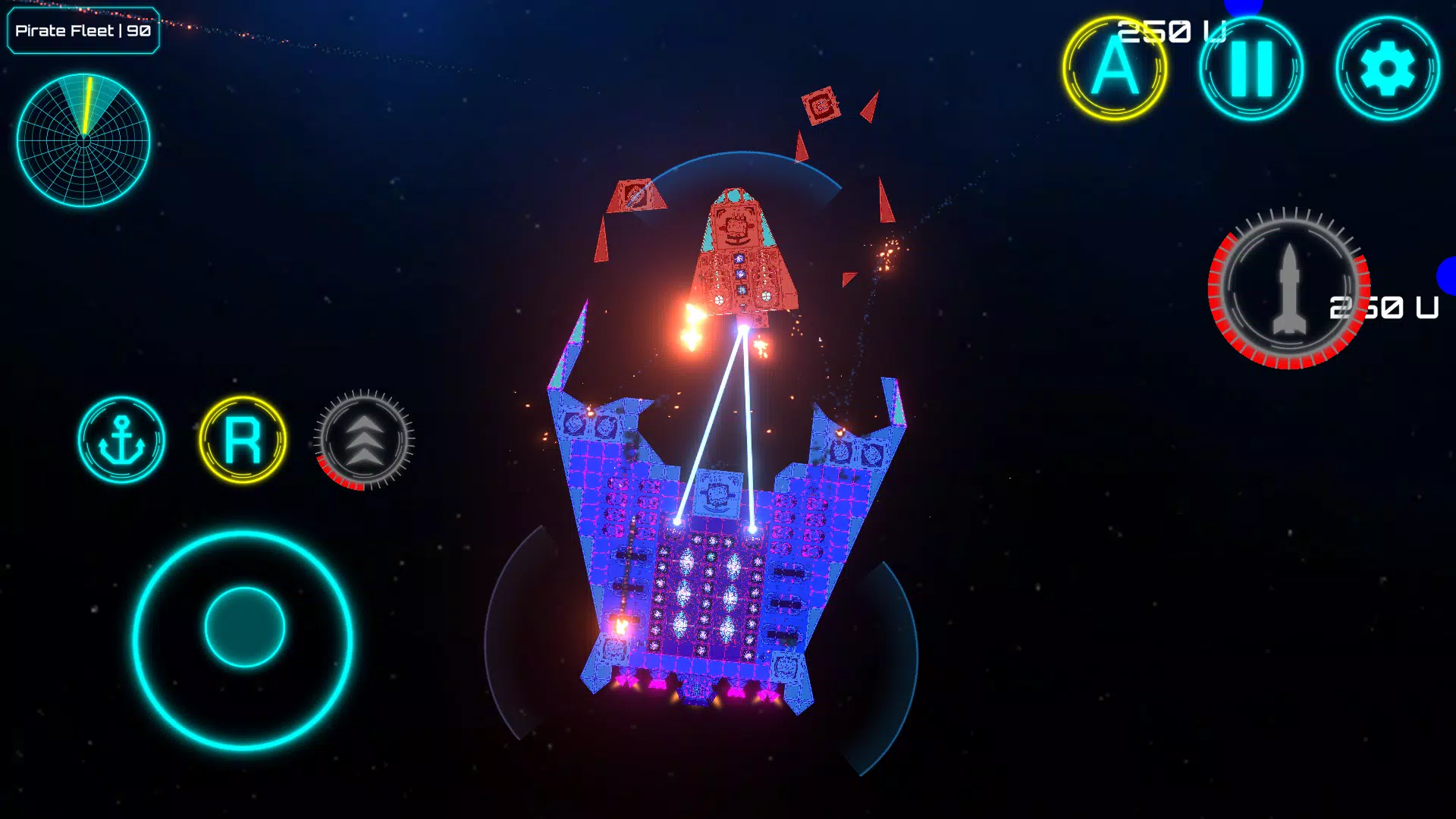
Task: Expand the Pirate Fleet info panel
Action: [x=83, y=31]
